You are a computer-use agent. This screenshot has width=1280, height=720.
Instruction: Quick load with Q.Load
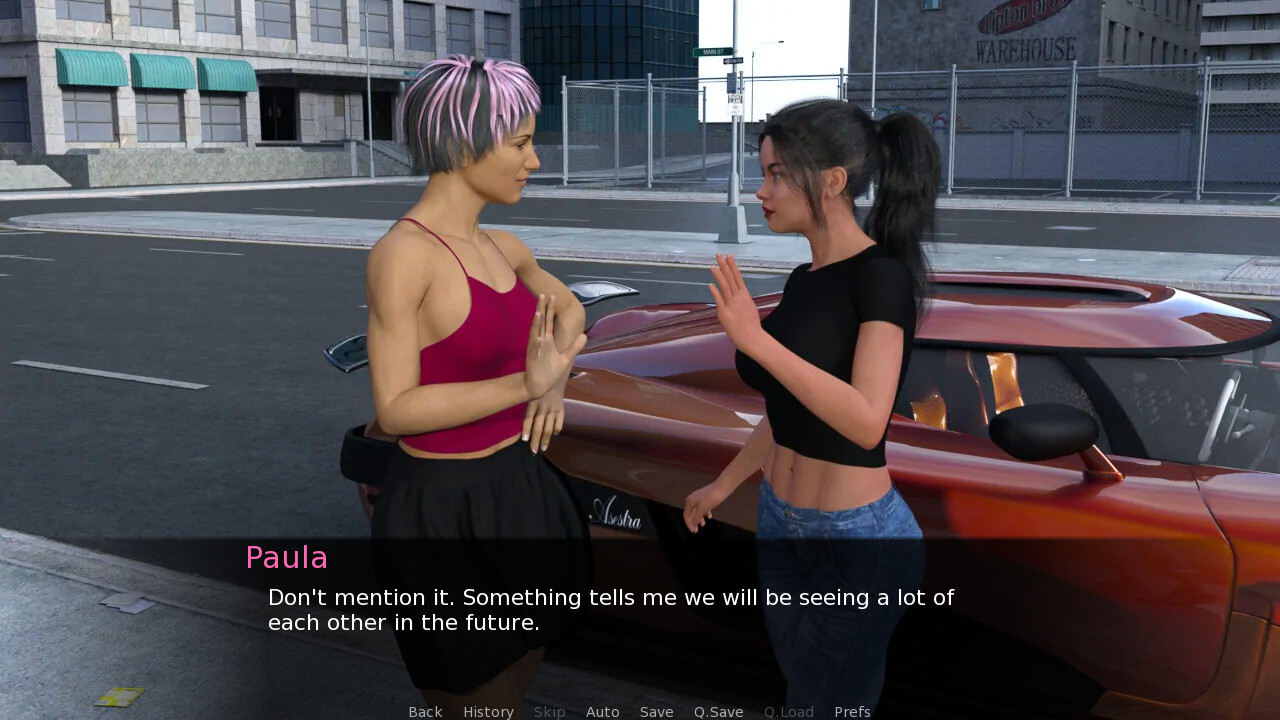point(788,712)
